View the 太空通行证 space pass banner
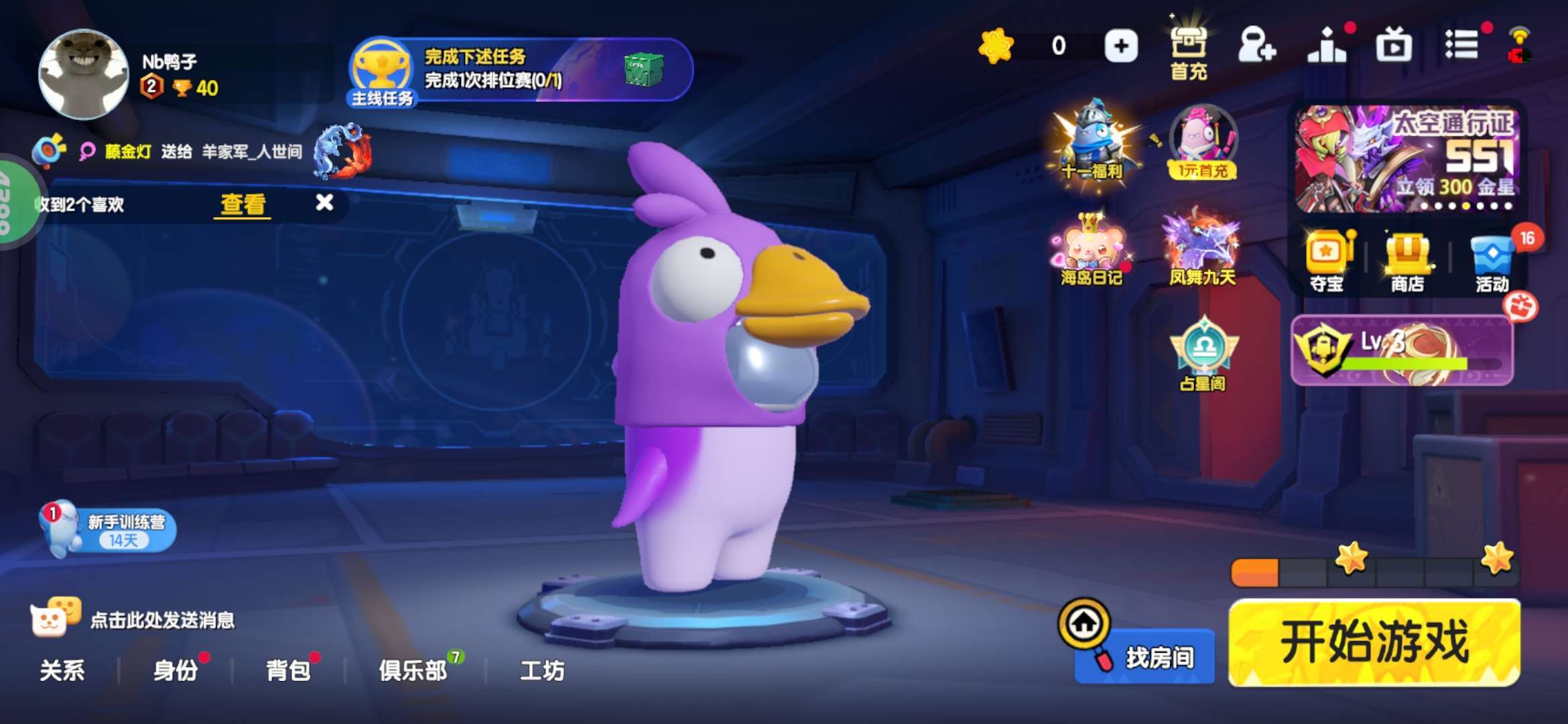 [x=1406, y=158]
